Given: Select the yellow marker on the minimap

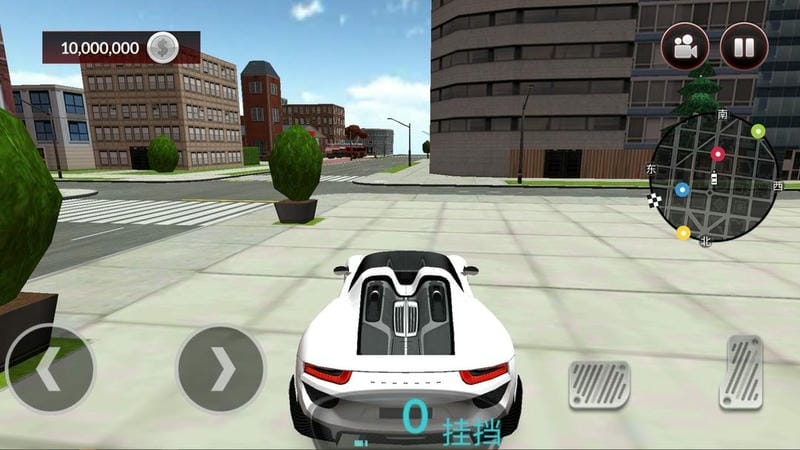Looking at the screenshot, I should pyautogui.click(x=683, y=233).
